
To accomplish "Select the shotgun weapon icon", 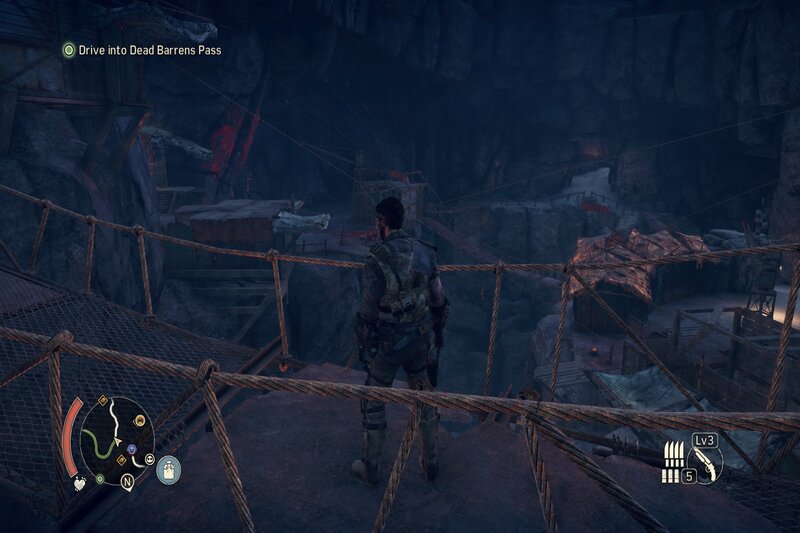I will pyautogui.click(x=705, y=460).
